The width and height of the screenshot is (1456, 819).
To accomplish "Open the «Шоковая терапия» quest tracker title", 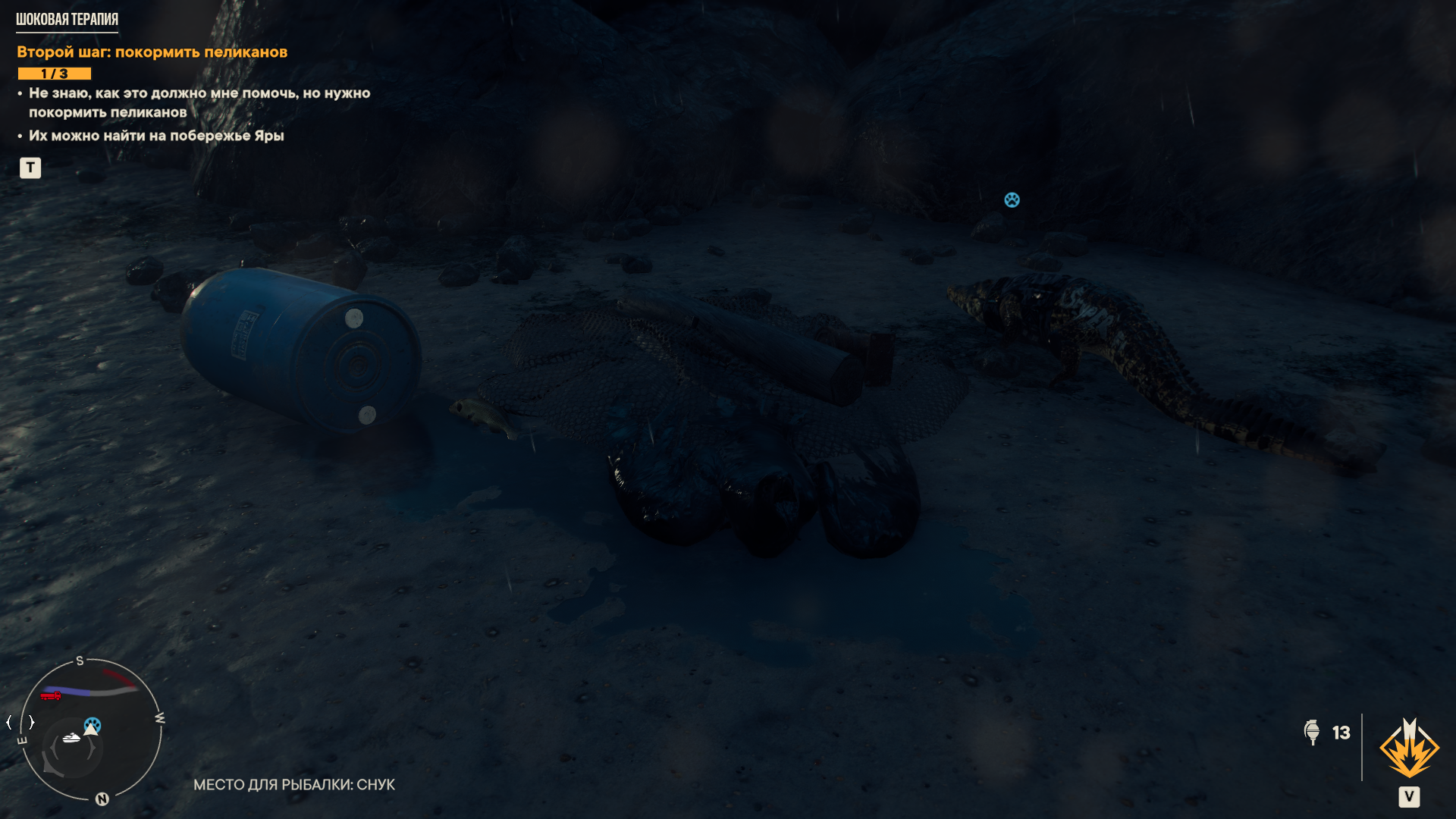I will 67,20.
